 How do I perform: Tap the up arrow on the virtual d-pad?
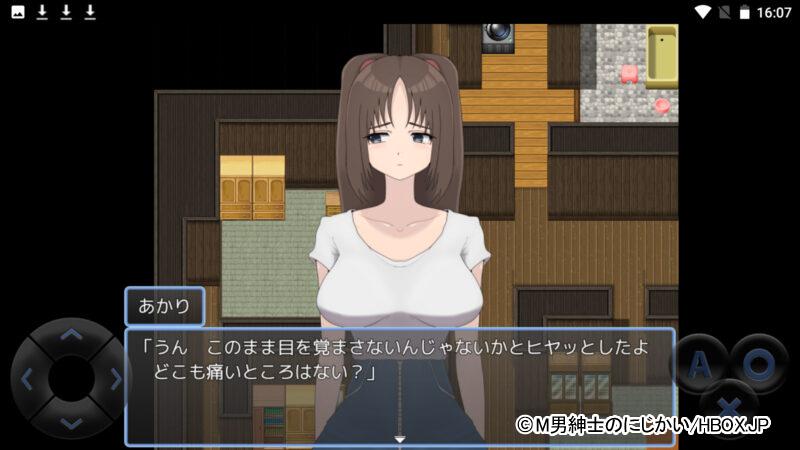[70, 336]
